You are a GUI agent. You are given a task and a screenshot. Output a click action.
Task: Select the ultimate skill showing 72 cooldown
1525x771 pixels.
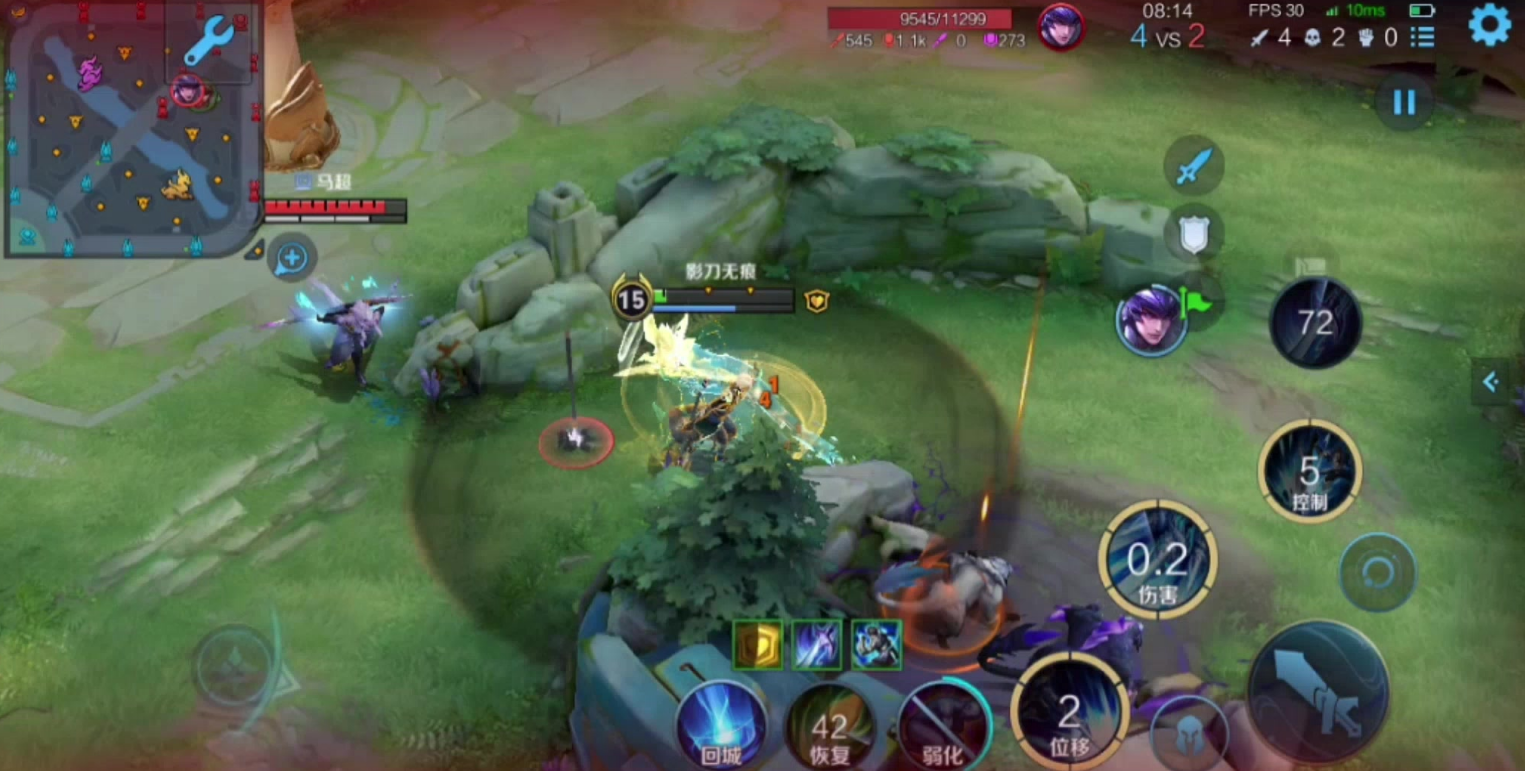[x=1314, y=322]
